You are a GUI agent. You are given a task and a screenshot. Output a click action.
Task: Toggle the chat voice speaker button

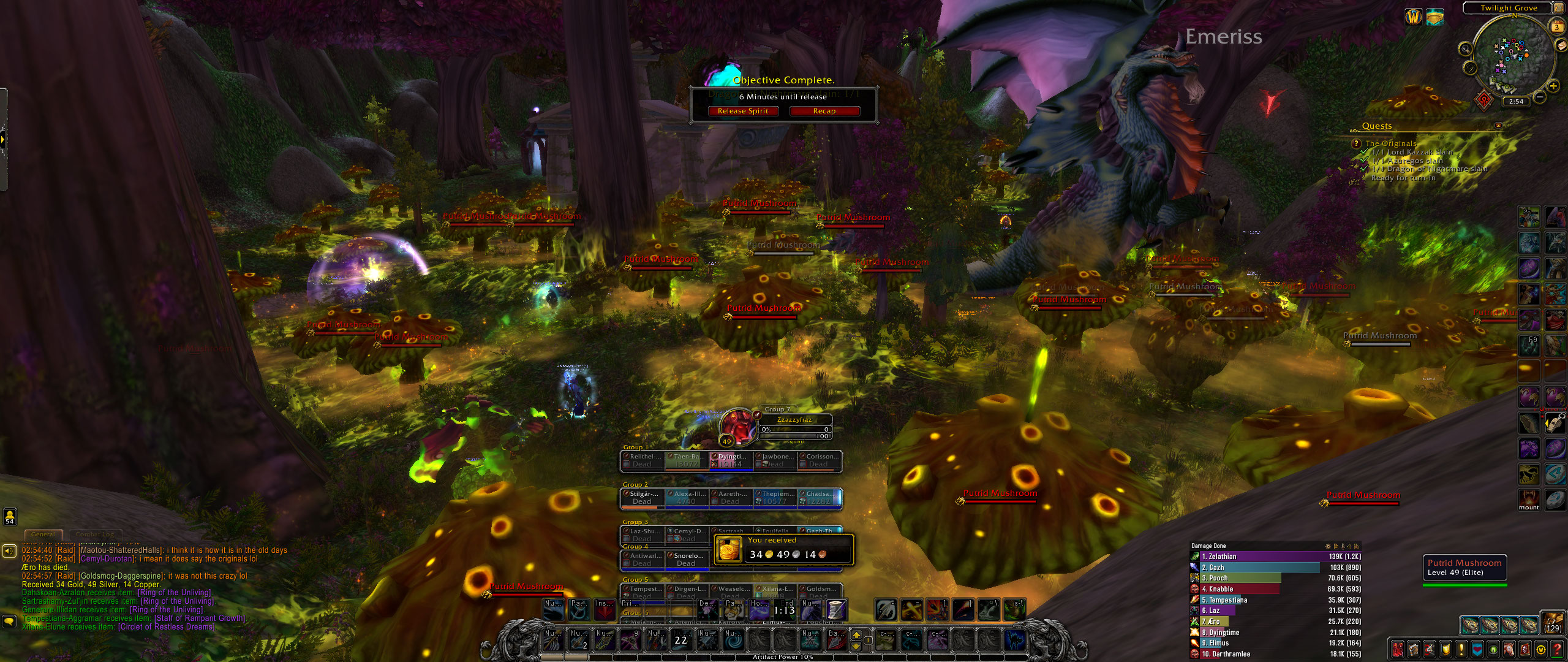click(9, 551)
